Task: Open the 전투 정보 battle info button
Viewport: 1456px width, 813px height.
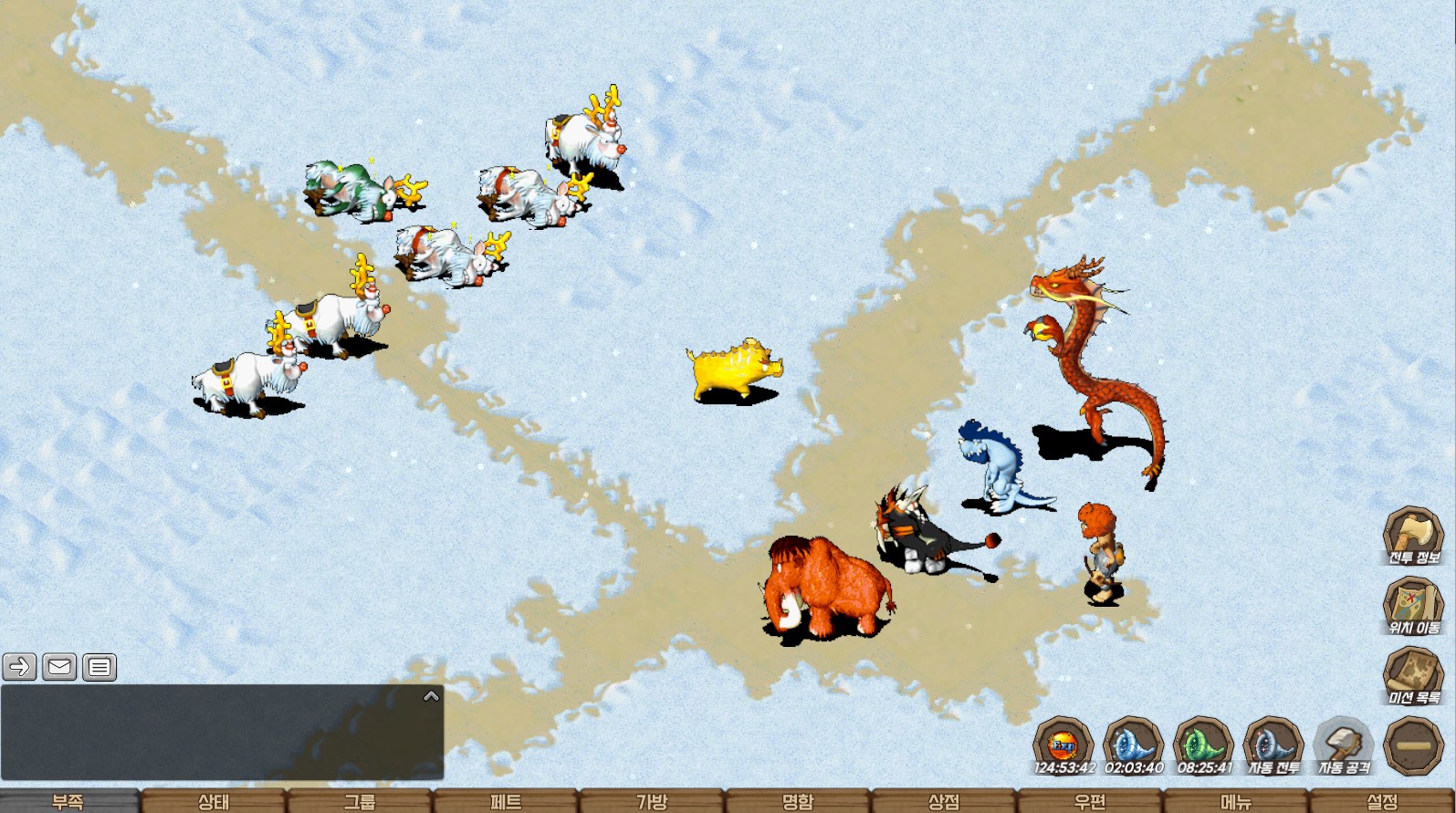Action: [1412, 537]
